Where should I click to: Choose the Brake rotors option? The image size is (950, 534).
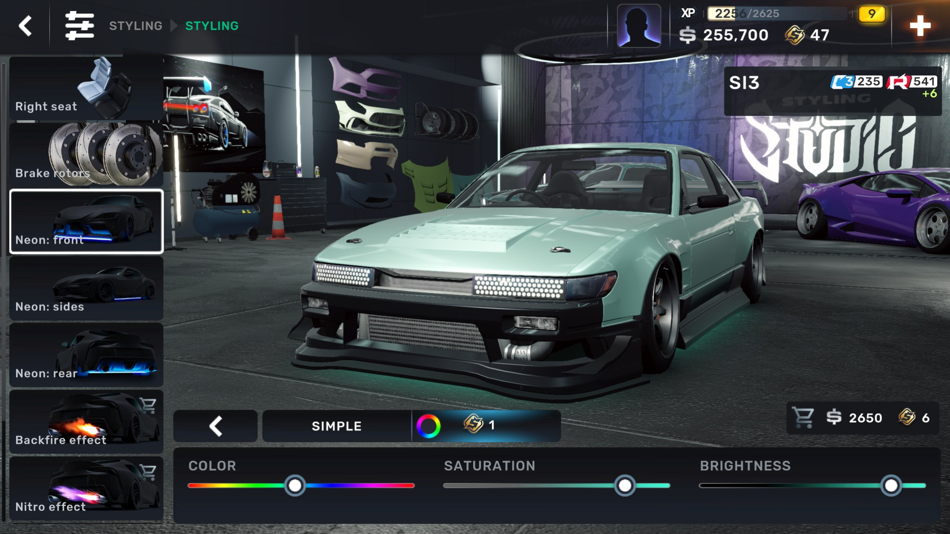tap(86, 154)
